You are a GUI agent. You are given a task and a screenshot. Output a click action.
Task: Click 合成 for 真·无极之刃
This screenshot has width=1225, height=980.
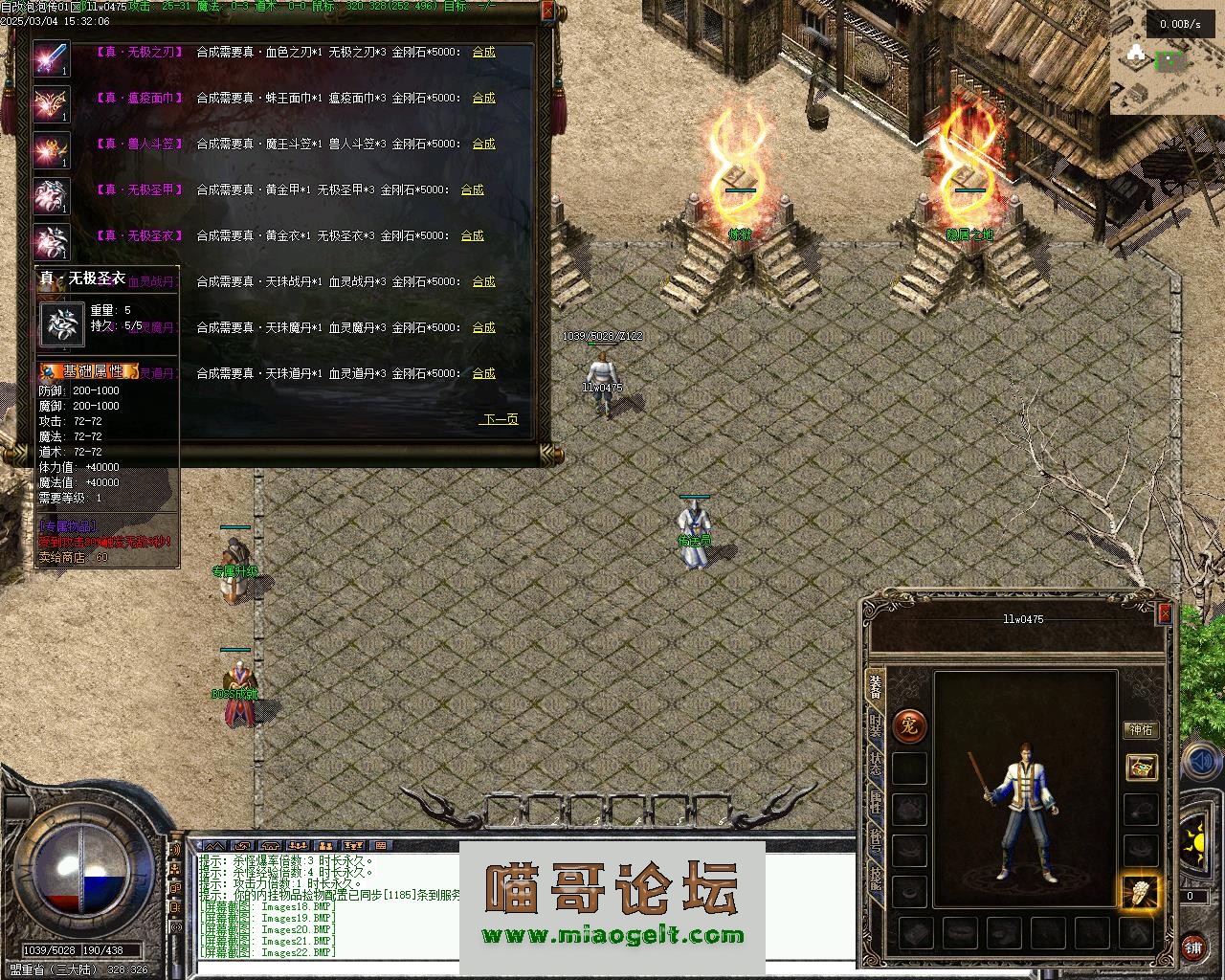click(483, 52)
